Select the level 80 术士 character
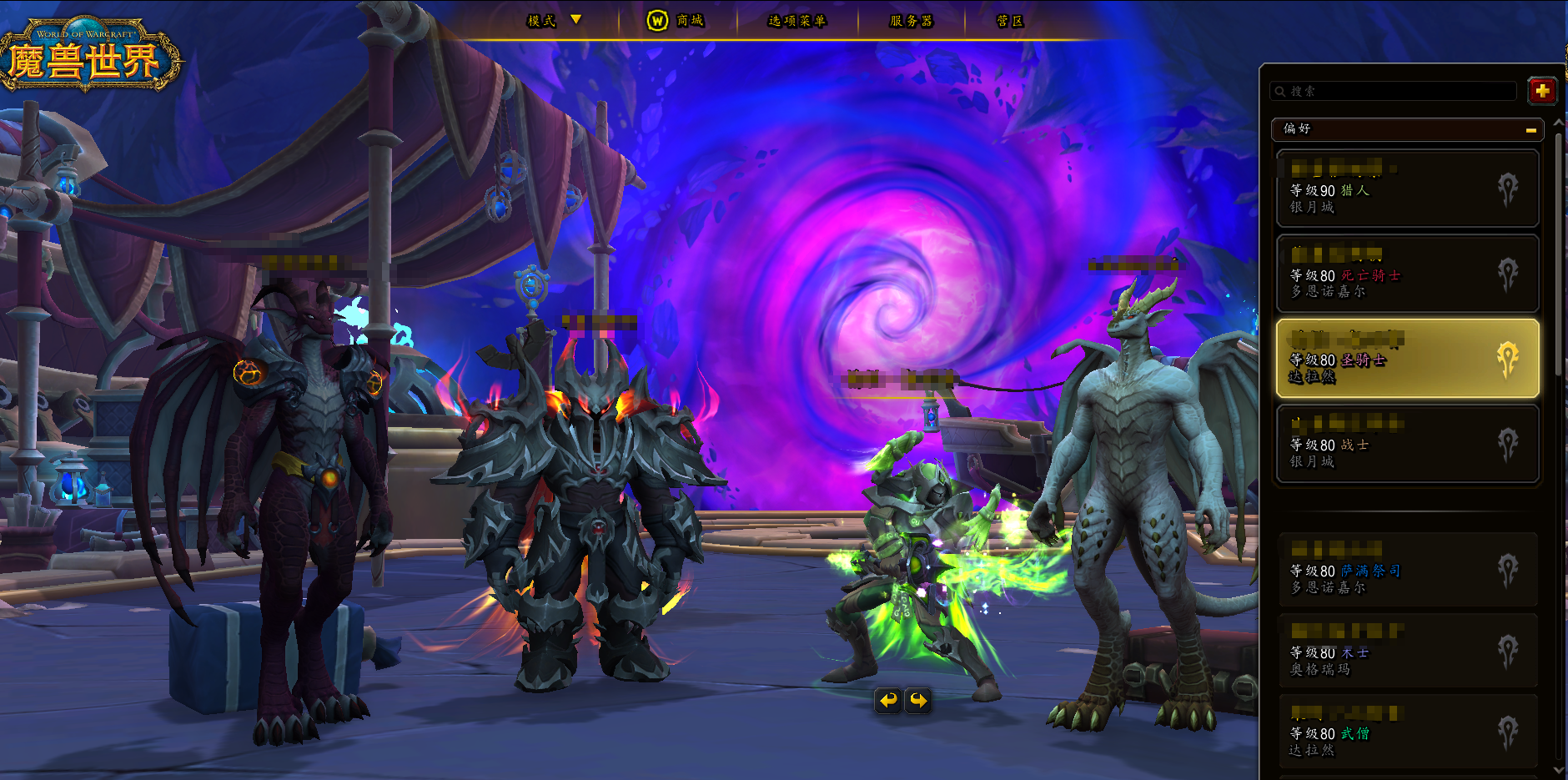 pyautogui.click(x=1407, y=652)
